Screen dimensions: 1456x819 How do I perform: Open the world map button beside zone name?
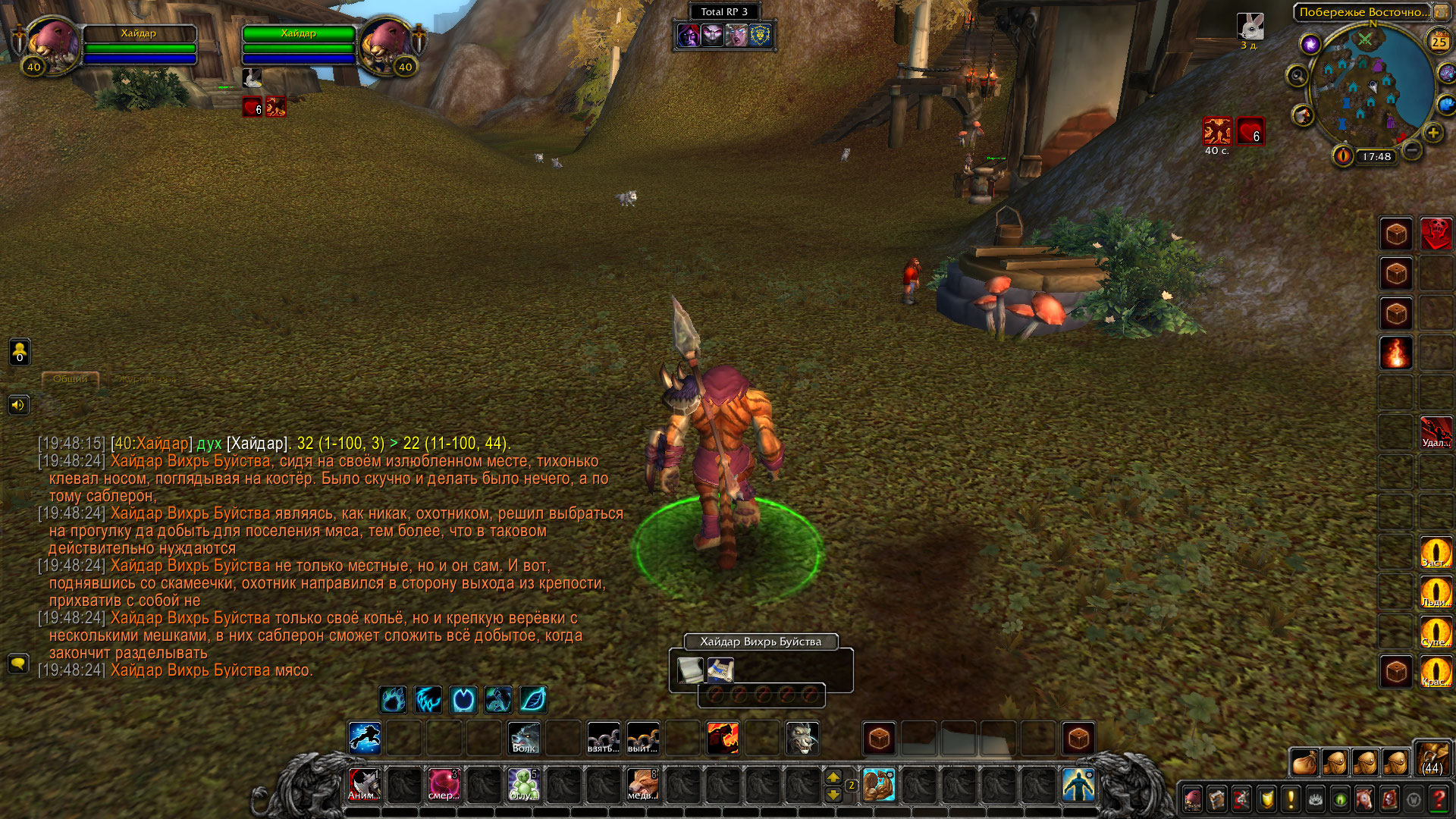click(x=1440, y=12)
